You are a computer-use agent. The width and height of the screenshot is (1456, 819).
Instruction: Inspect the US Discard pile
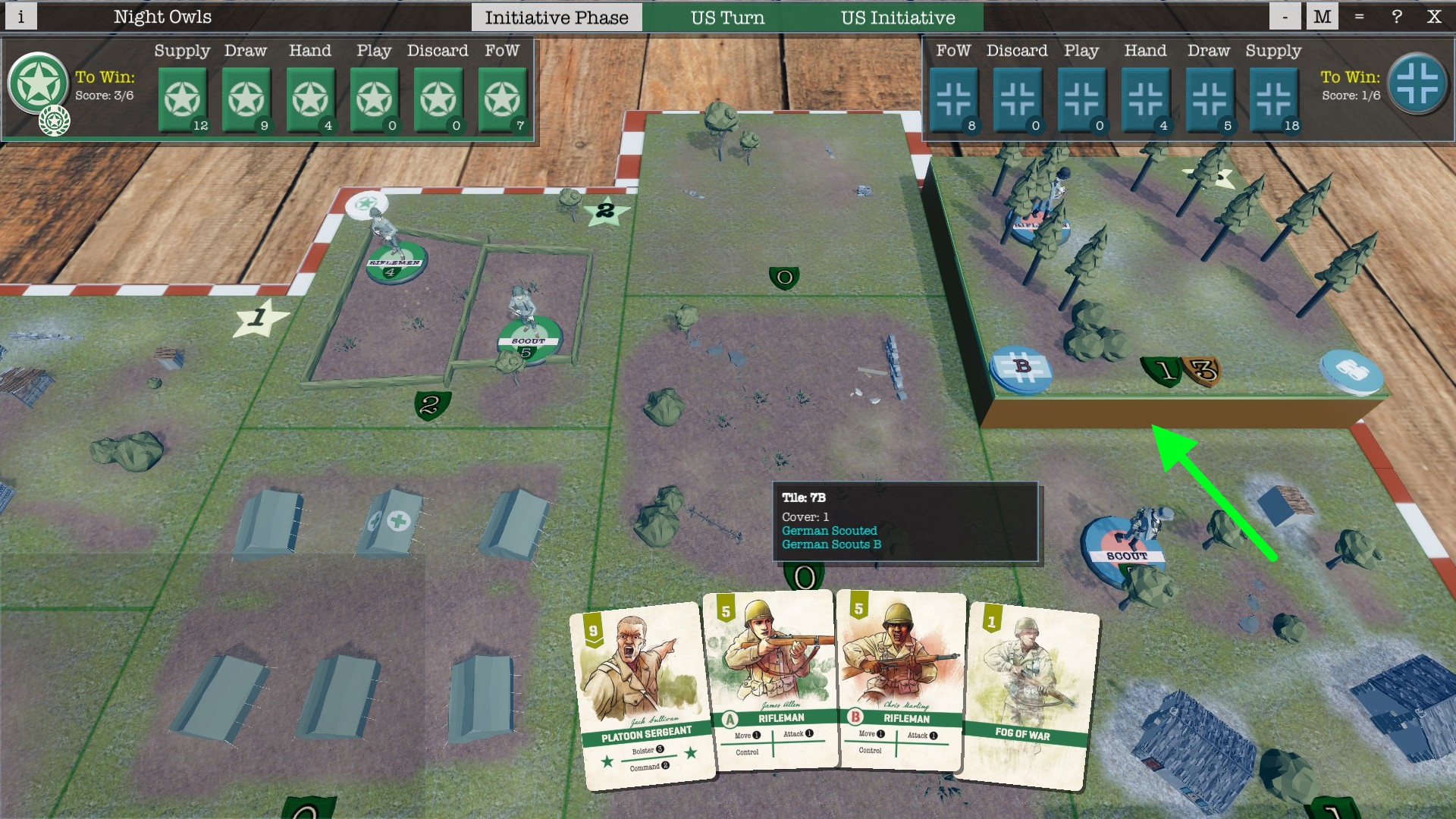pos(438,99)
